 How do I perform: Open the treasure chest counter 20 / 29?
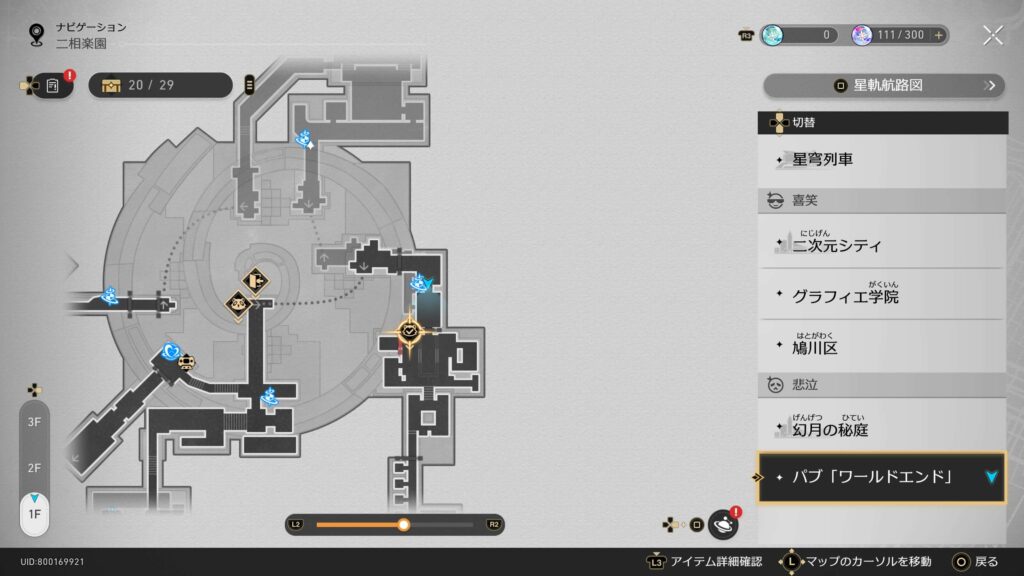[x=160, y=85]
